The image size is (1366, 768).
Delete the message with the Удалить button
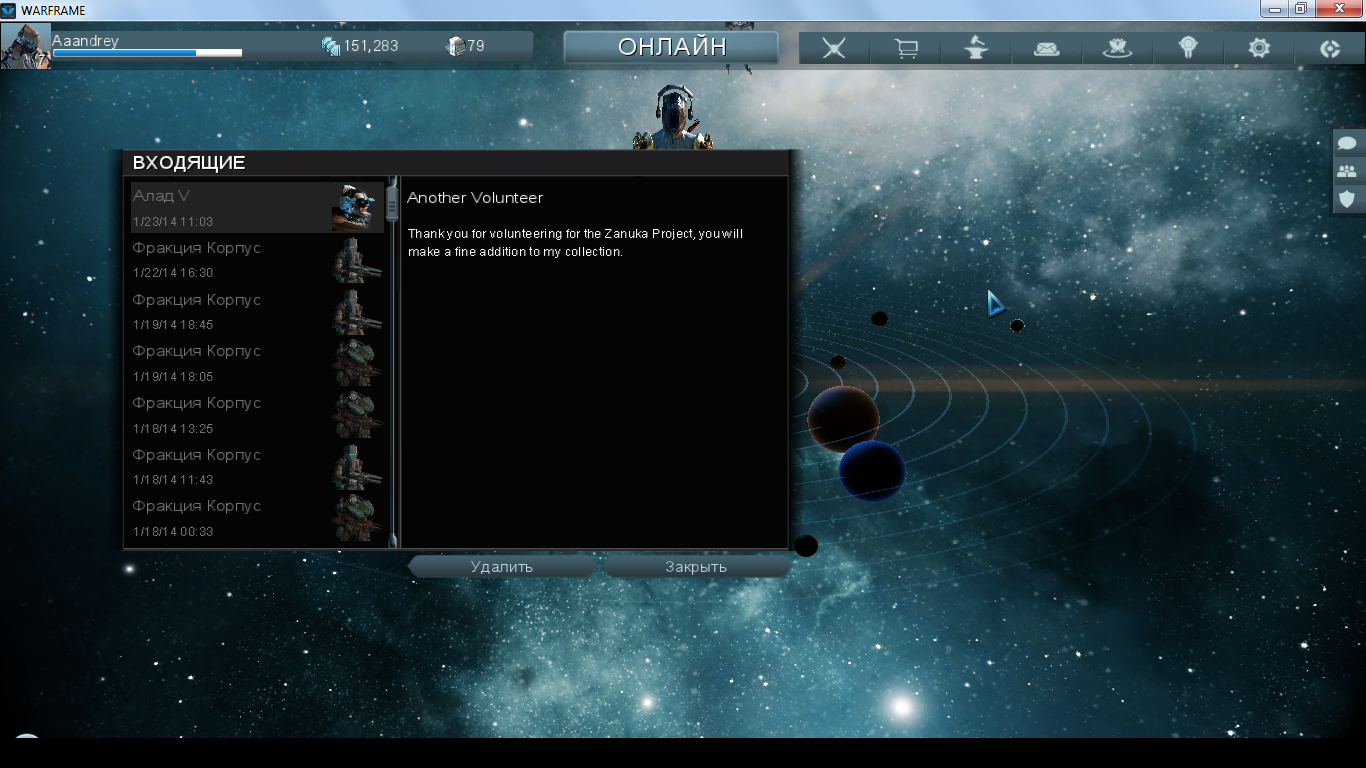pyautogui.click(x=502, y=567)
